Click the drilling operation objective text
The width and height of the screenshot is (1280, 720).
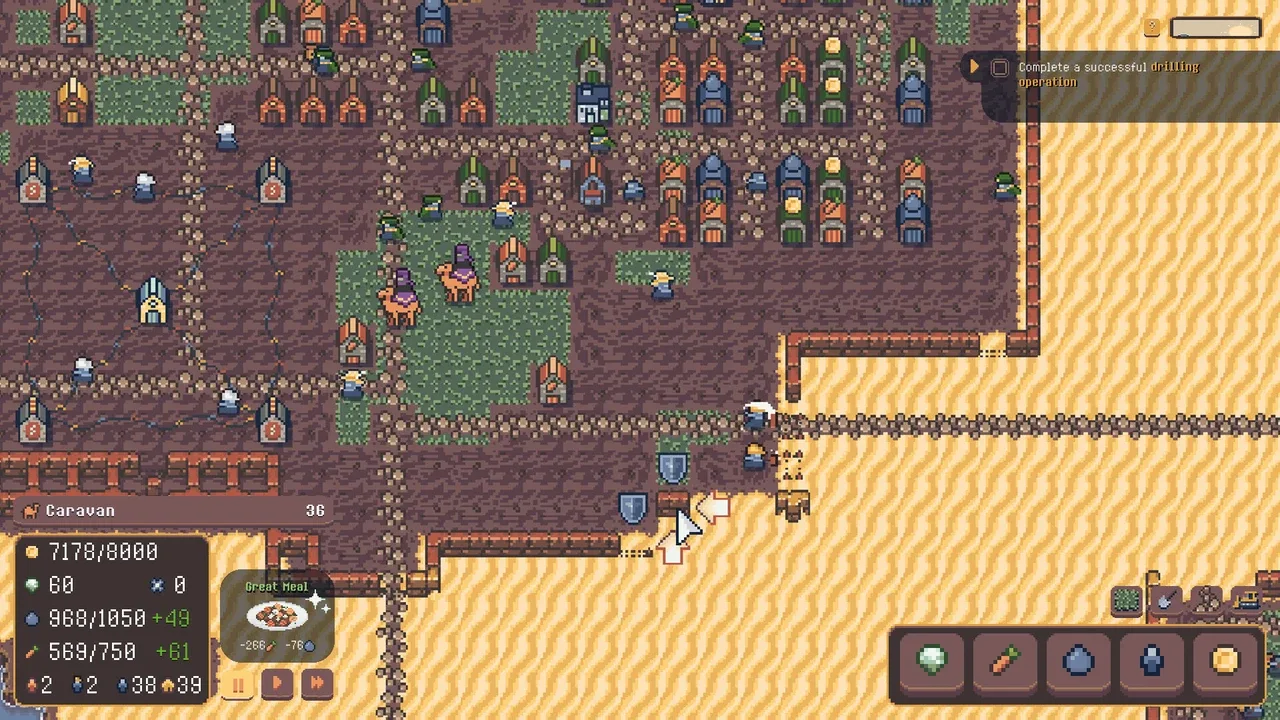[1108, 74]
